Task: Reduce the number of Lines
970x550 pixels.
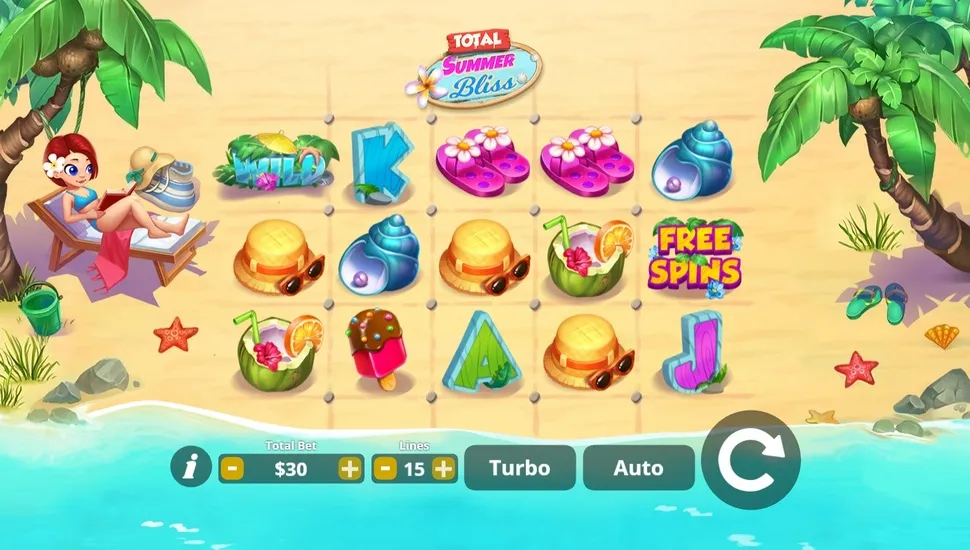Action: [x=385, y=468]
